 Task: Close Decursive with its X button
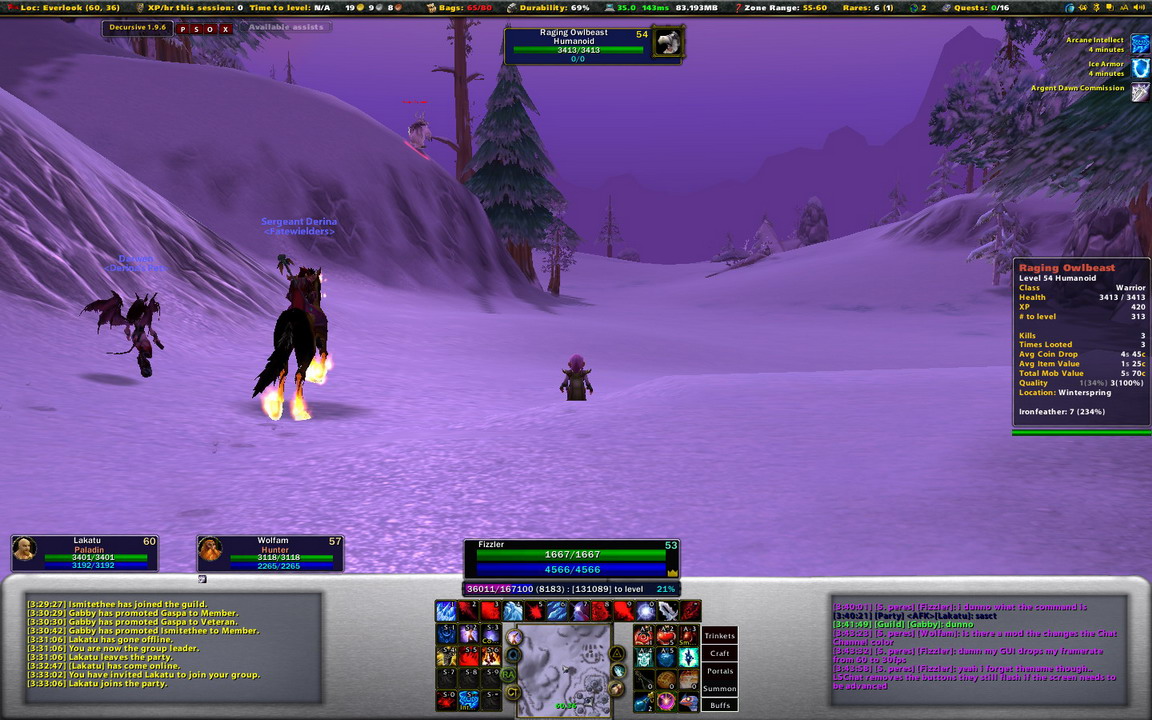pyautogui.click(x=226, y=28)
